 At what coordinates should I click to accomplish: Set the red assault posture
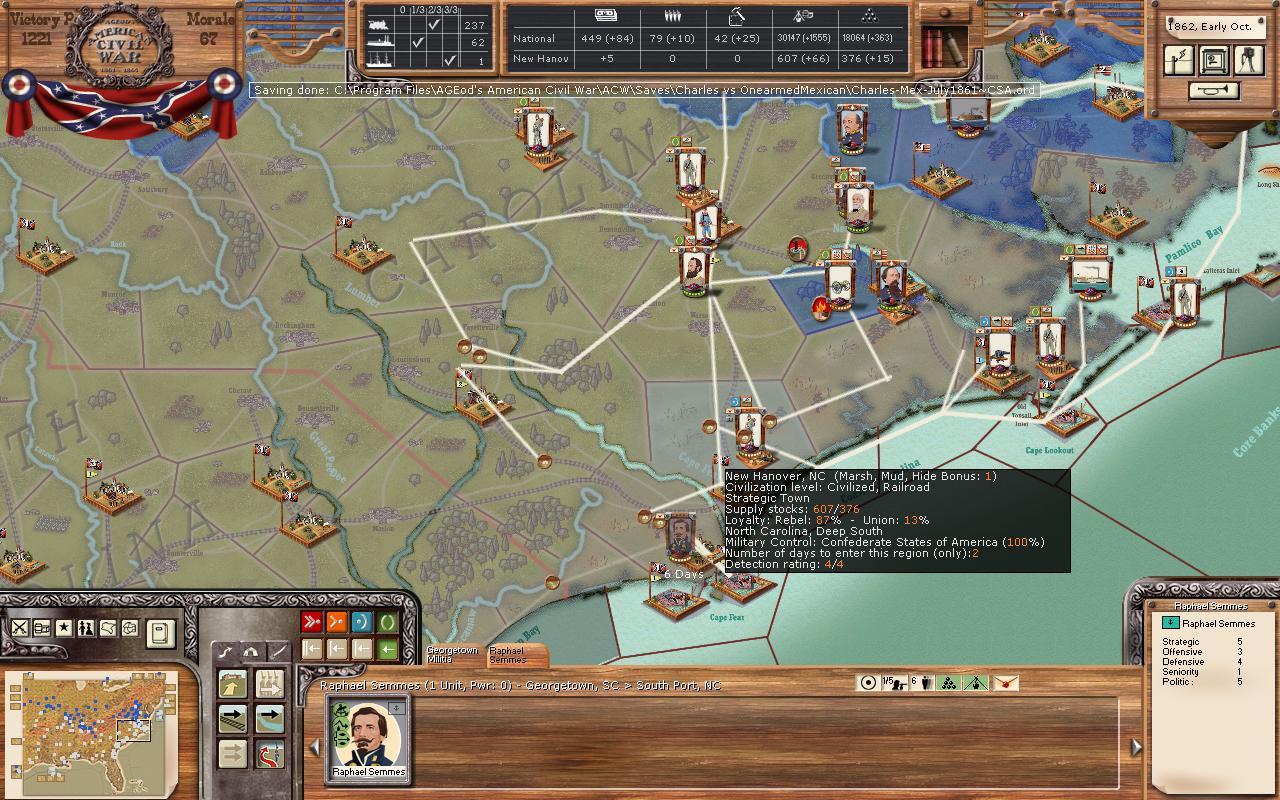[x=311, y=622]
